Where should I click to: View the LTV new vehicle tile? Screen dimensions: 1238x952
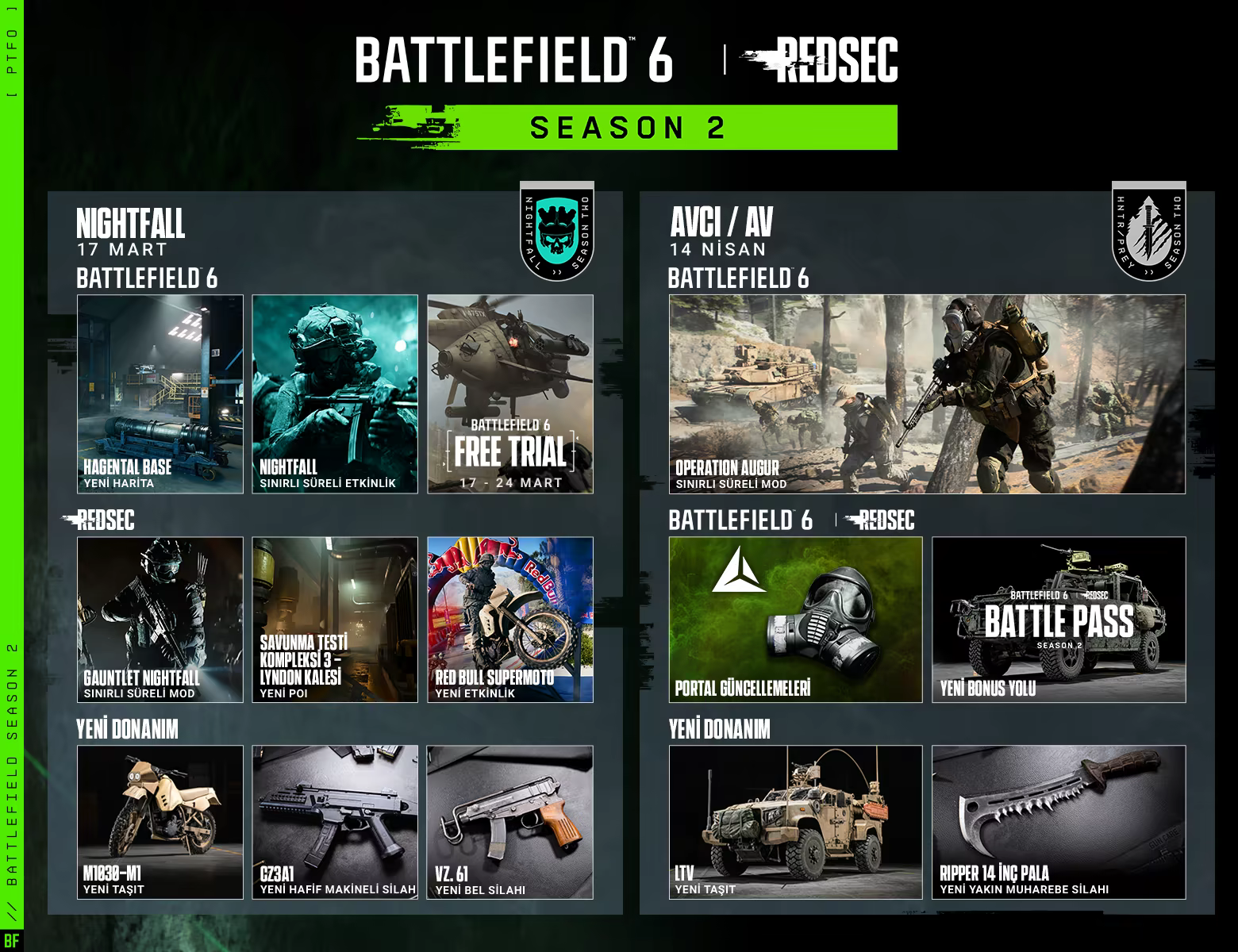point(795,822)
